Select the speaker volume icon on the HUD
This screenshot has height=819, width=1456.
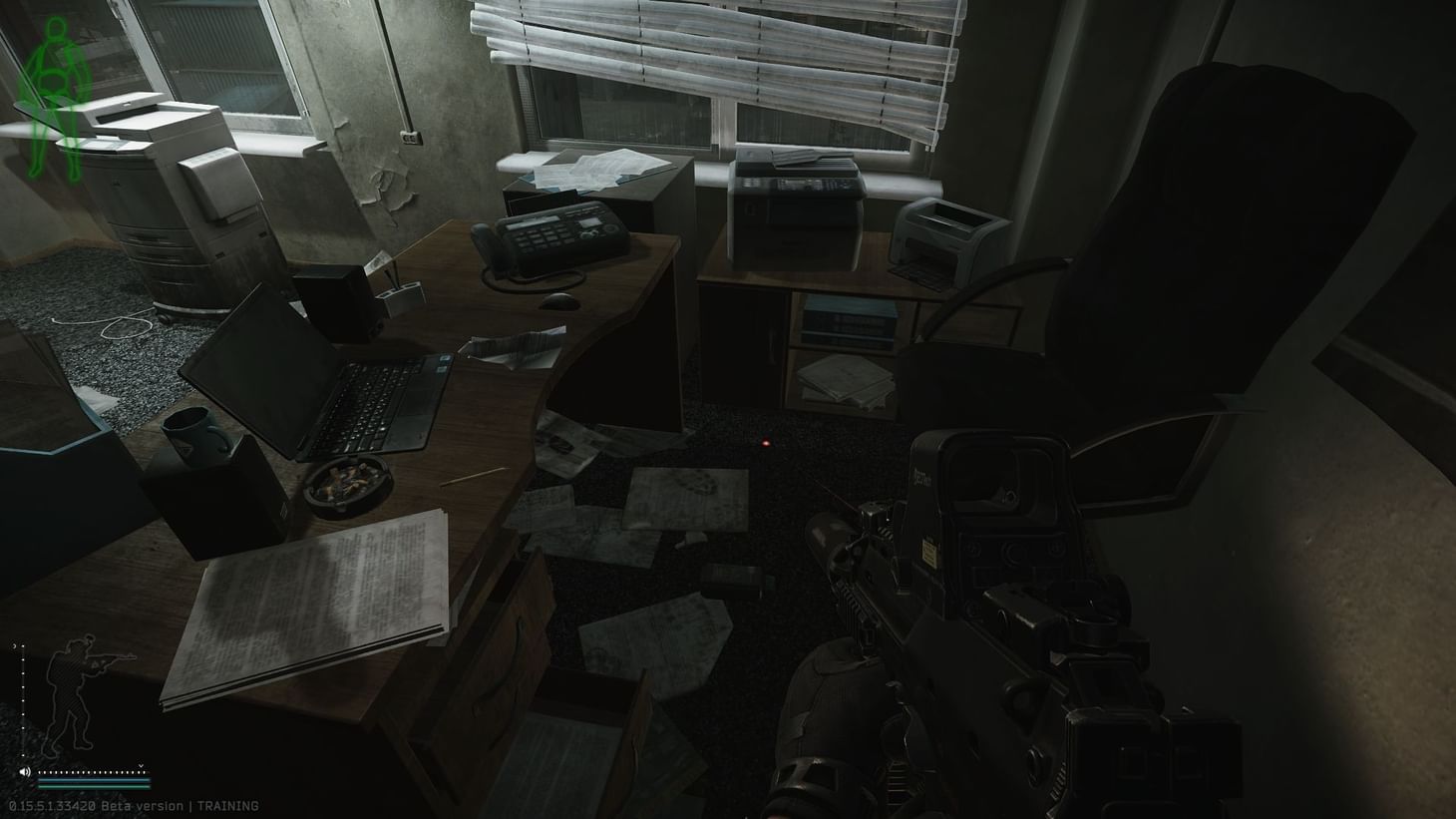tap(24, 772)
